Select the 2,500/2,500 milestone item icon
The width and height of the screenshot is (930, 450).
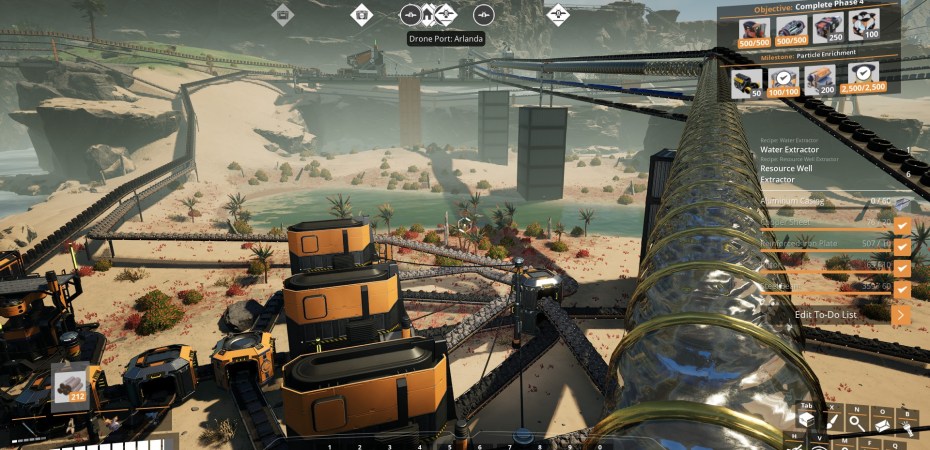point(863,80)
